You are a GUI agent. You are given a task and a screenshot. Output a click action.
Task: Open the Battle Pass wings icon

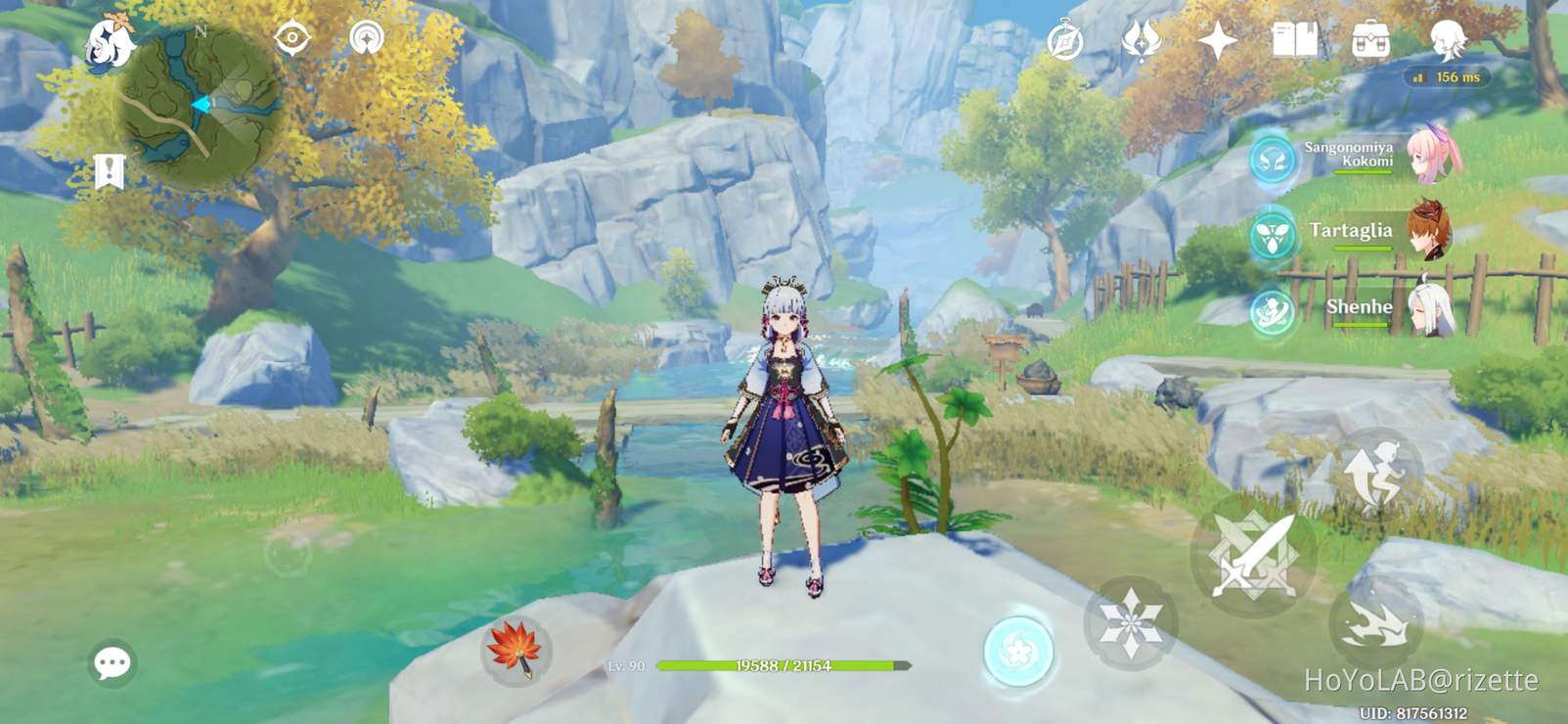click(x=1141, y=41)
